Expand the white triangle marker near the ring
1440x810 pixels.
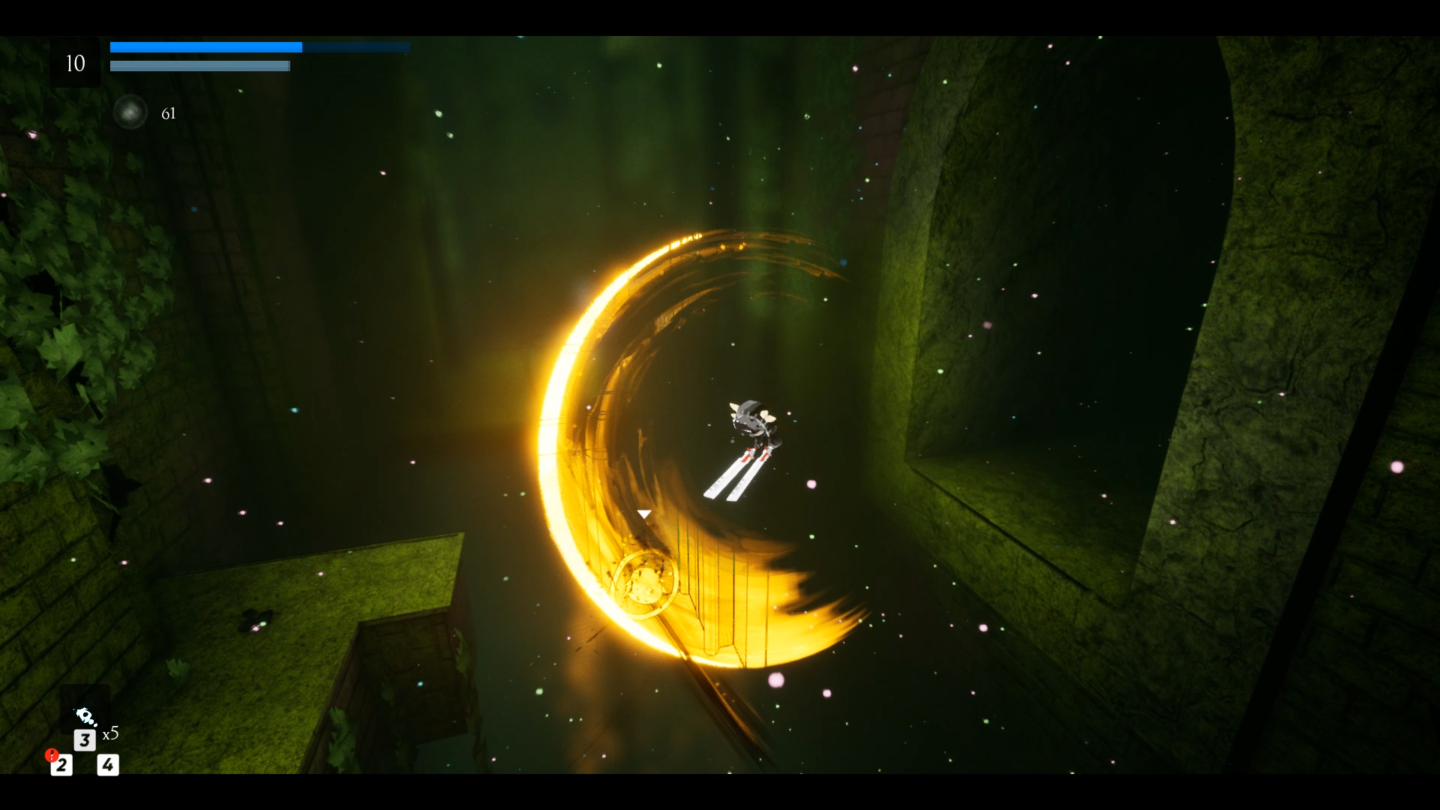644,513
